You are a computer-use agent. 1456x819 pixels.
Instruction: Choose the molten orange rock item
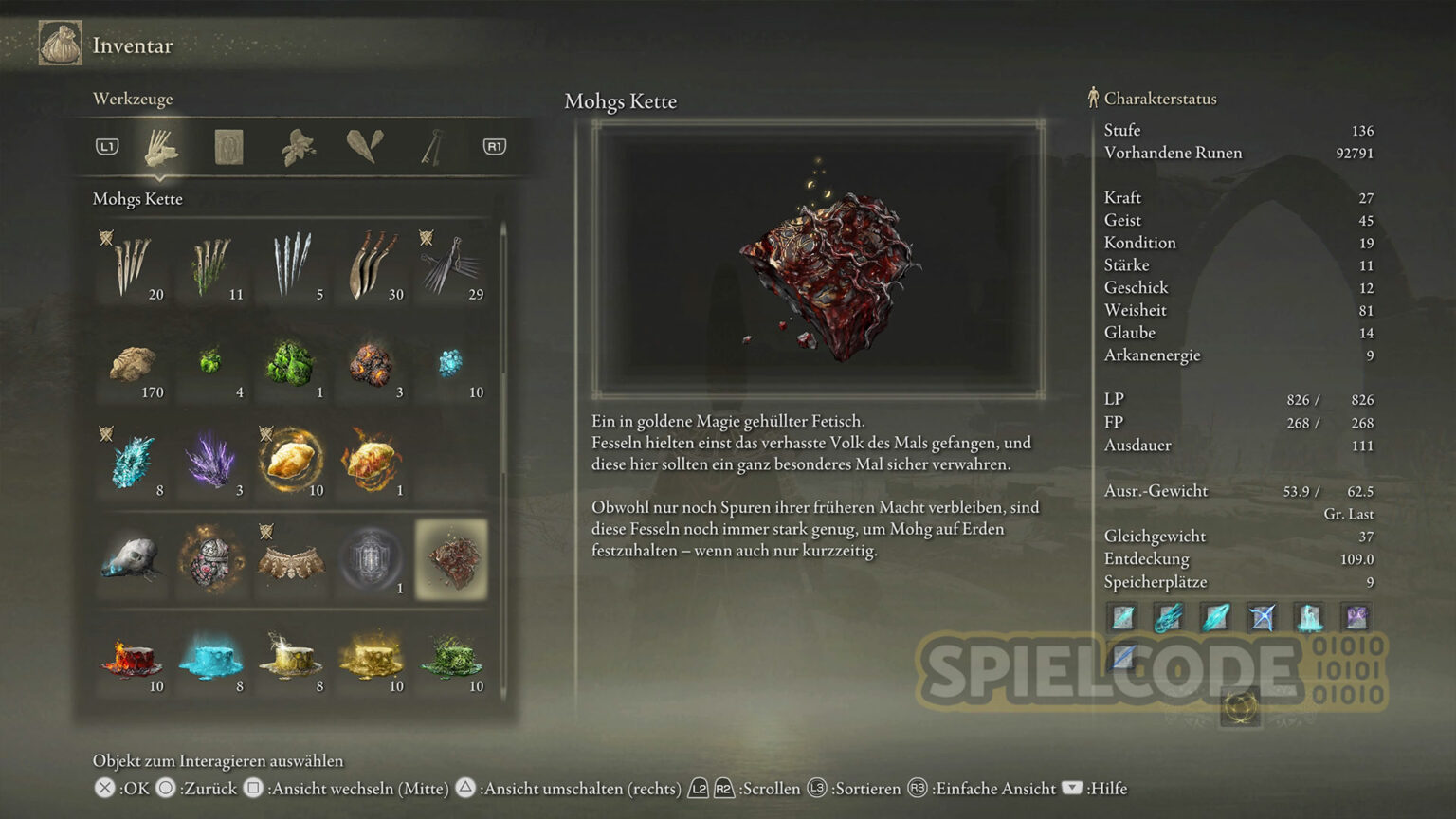click(x=371, y=365)
